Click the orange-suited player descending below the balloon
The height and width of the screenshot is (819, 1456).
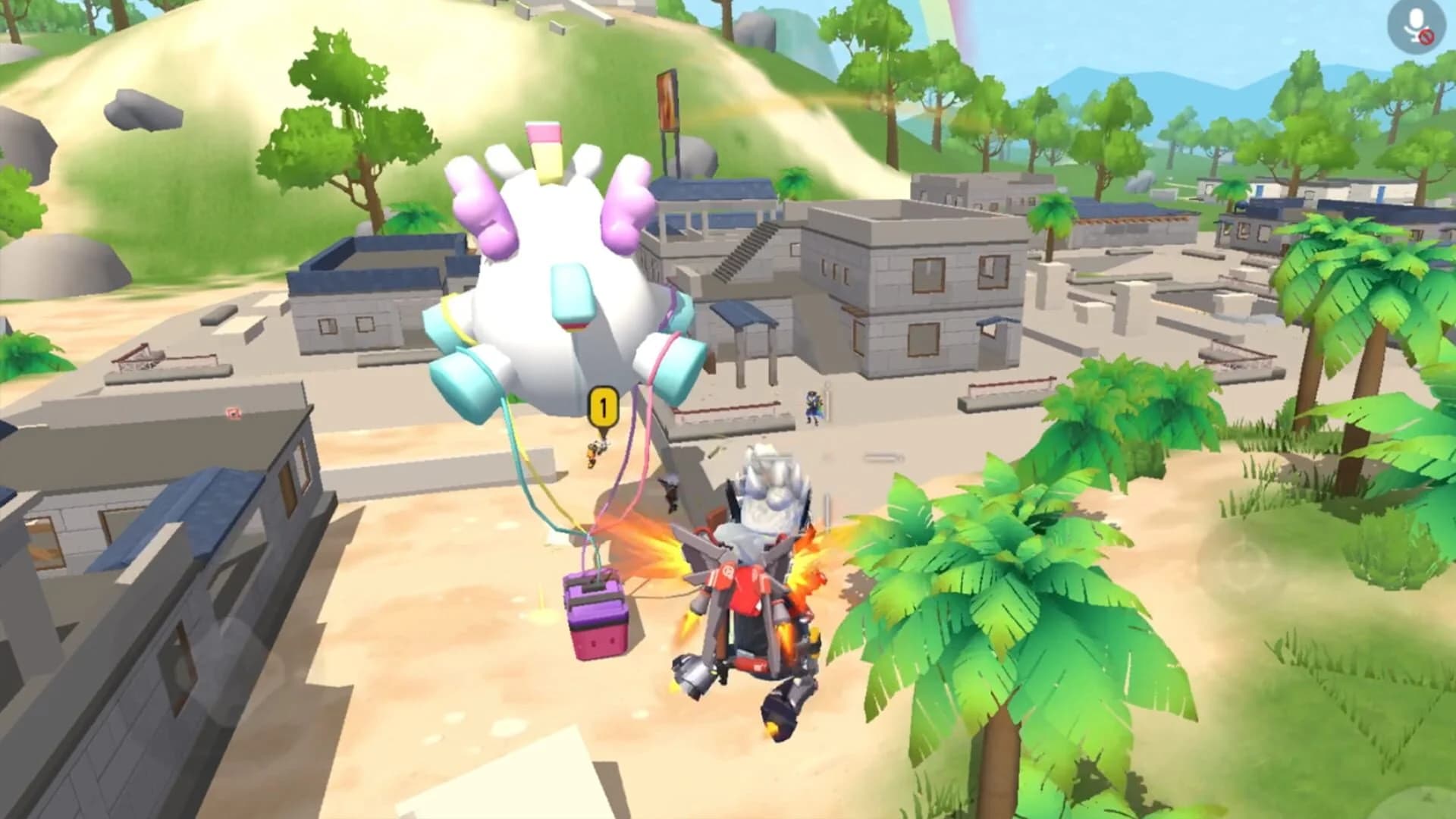(x=595, y=455)
